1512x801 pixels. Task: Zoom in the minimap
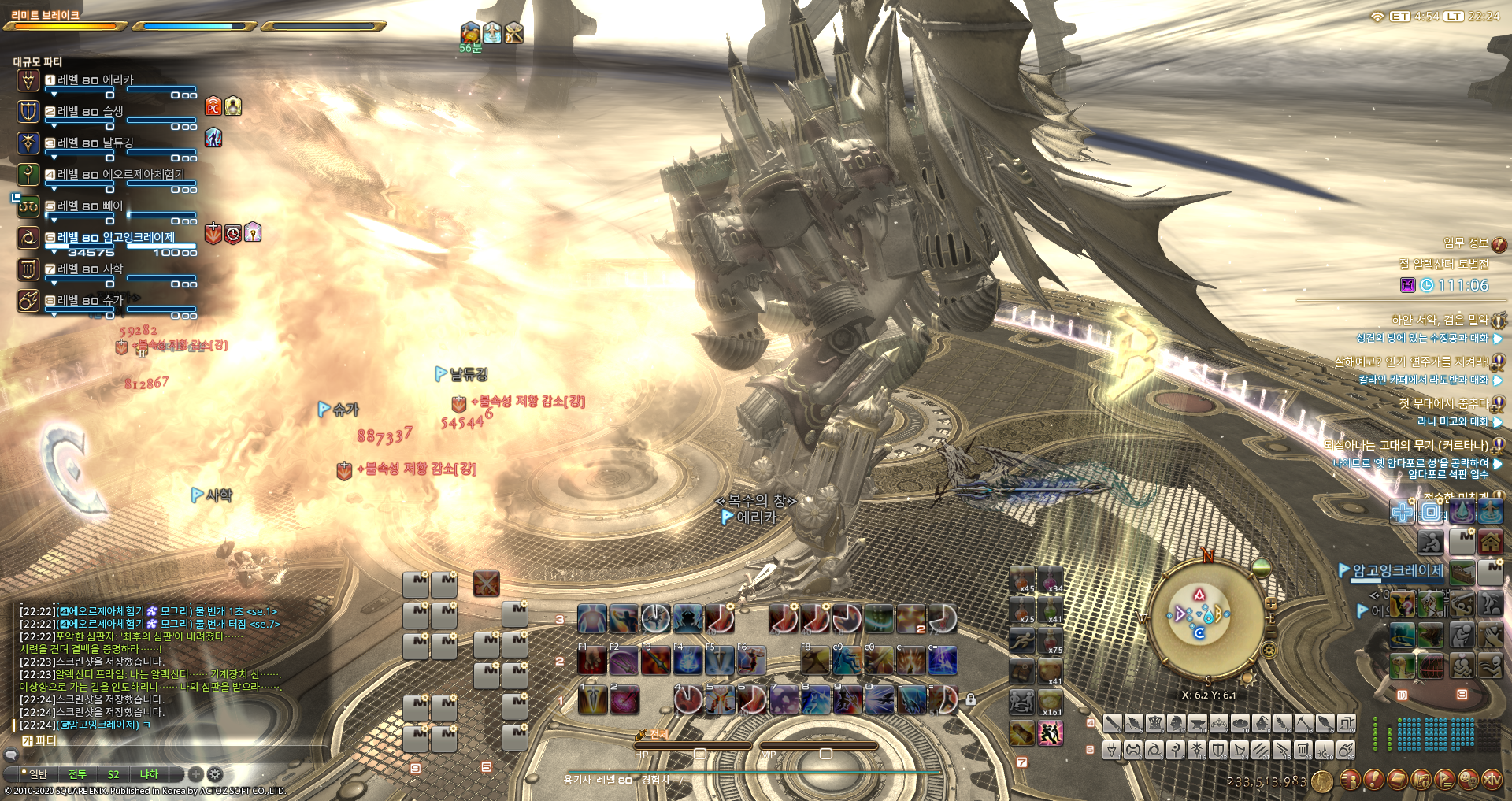pos(1270,604)
